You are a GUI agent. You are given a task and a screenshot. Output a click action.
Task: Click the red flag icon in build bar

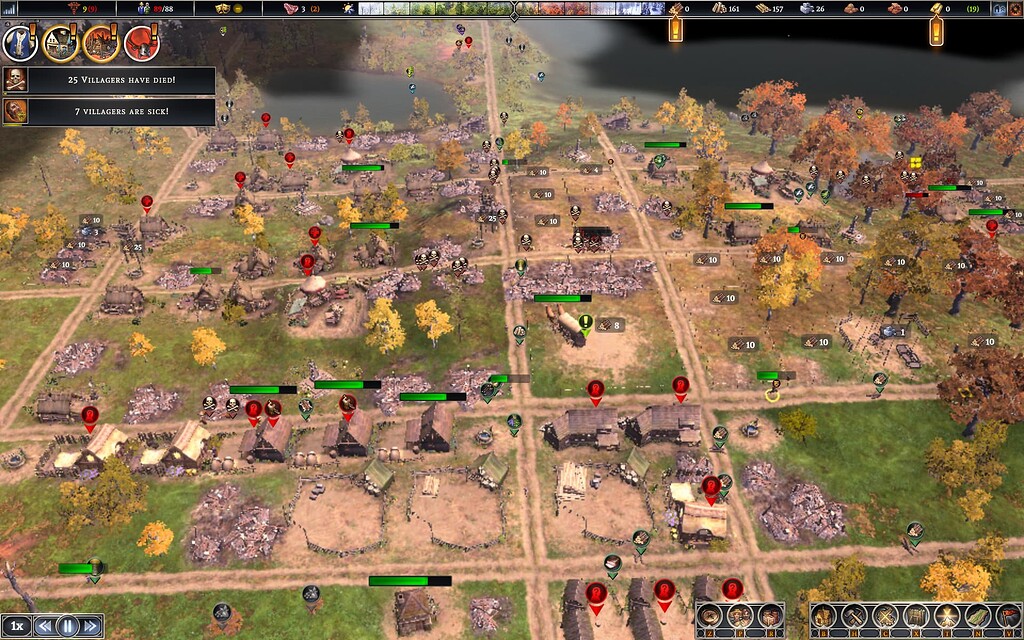[1008, 616]
